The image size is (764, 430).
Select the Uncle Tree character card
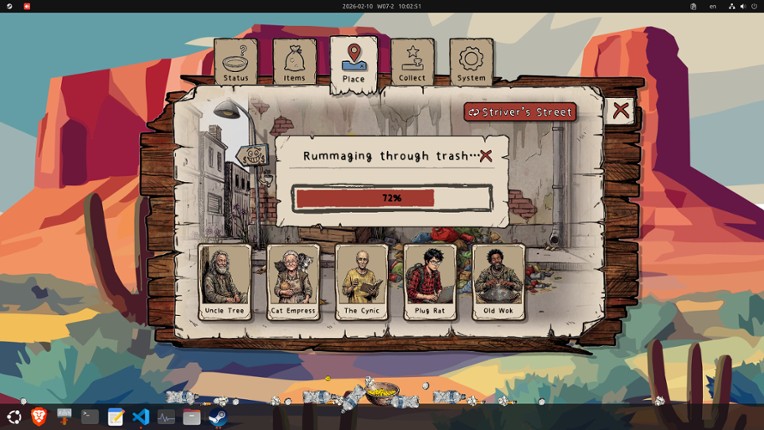point(223,281)
